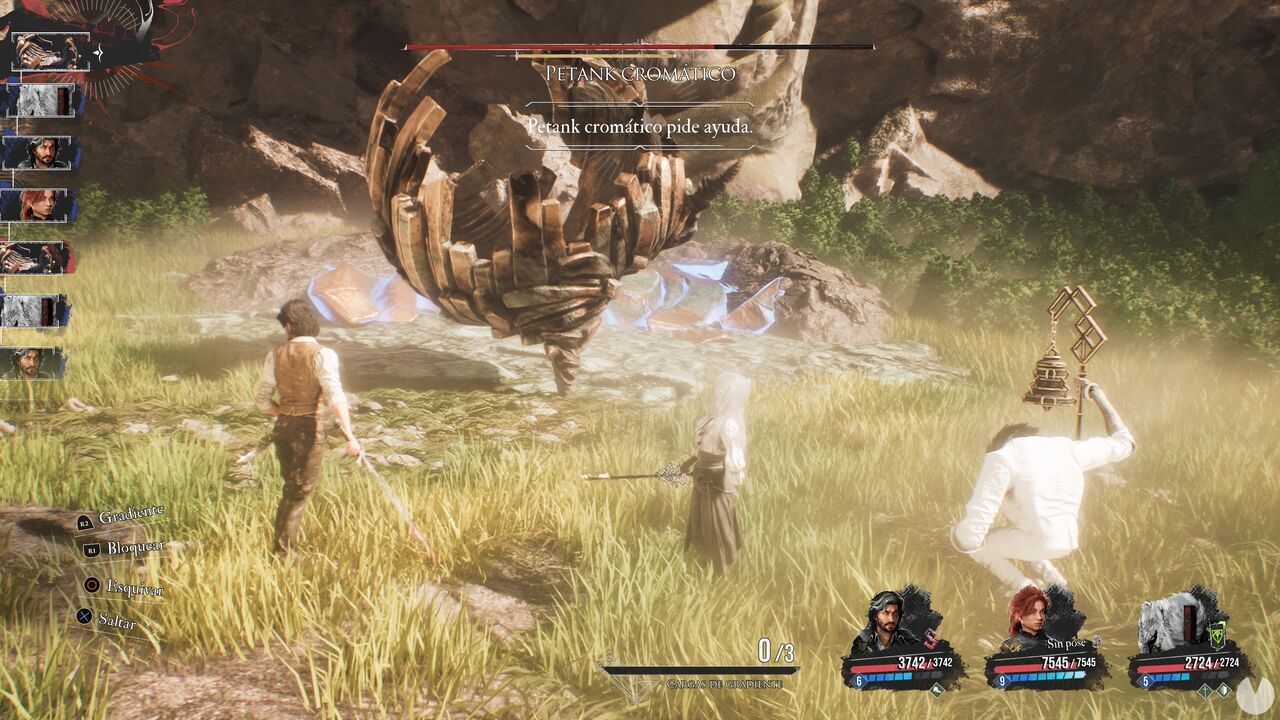Select the Petank Cromático enemy nameplate

point(640,73)
